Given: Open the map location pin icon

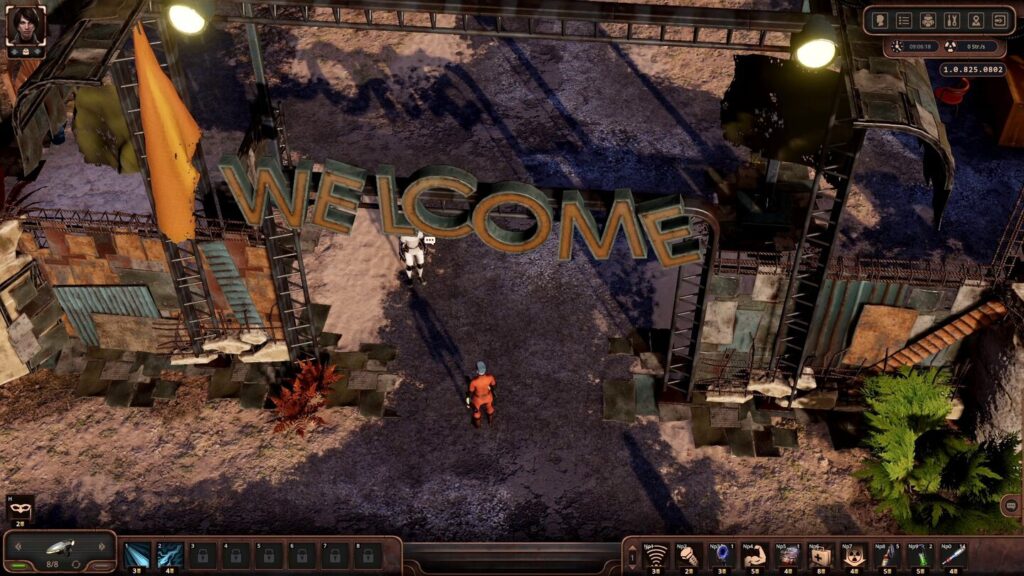Looking at the screenshot, I should click(x=975, y=20).
